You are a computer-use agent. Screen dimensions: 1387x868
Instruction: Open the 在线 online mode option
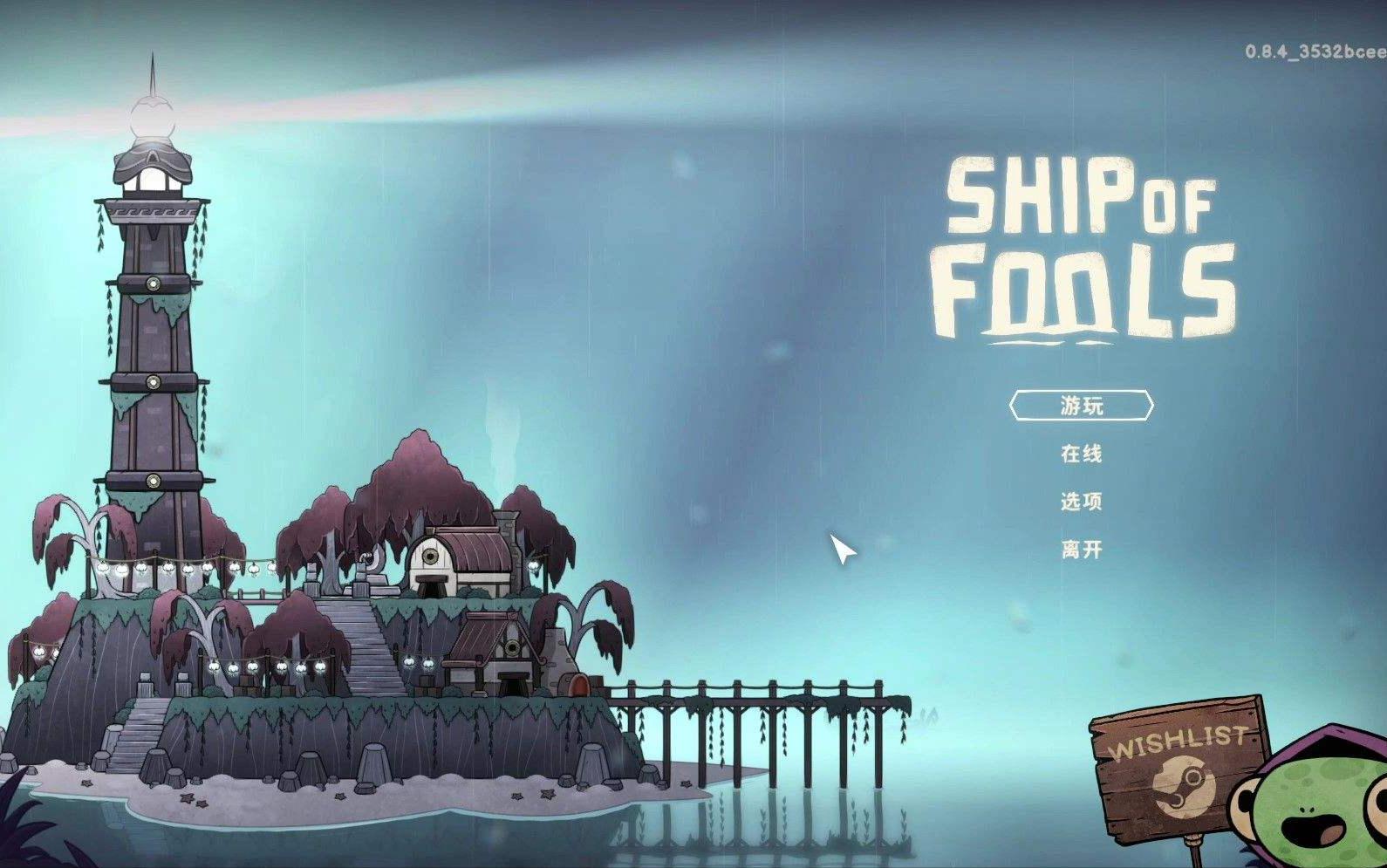[x=1082, y=454]
